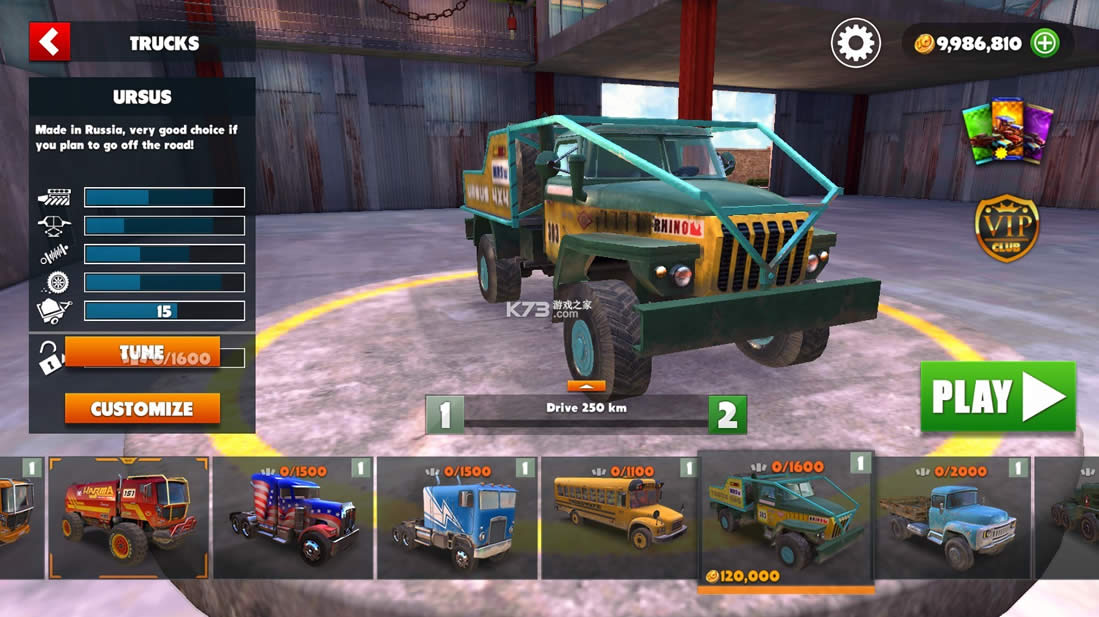Add coins with the green plus button
Screen dimensions: 1099x617
point(1044,43)
